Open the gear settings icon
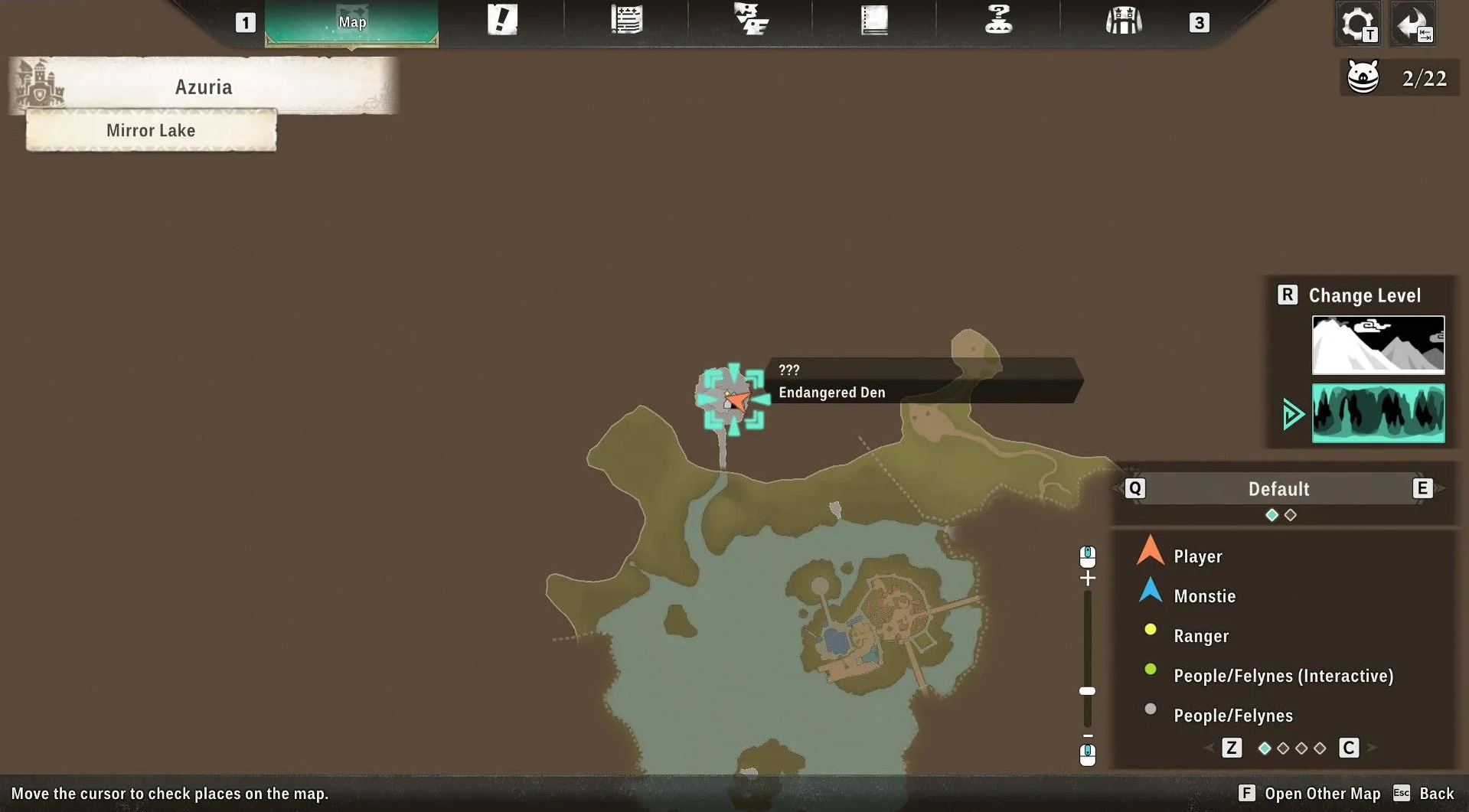 (1358, 24)
